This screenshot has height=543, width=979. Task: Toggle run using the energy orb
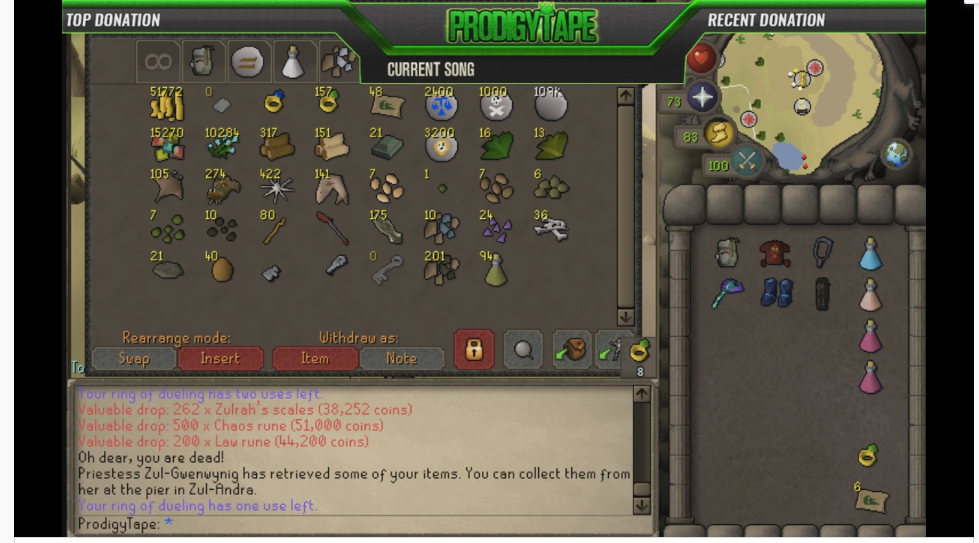pyautogui.click(x=718, y=132)
